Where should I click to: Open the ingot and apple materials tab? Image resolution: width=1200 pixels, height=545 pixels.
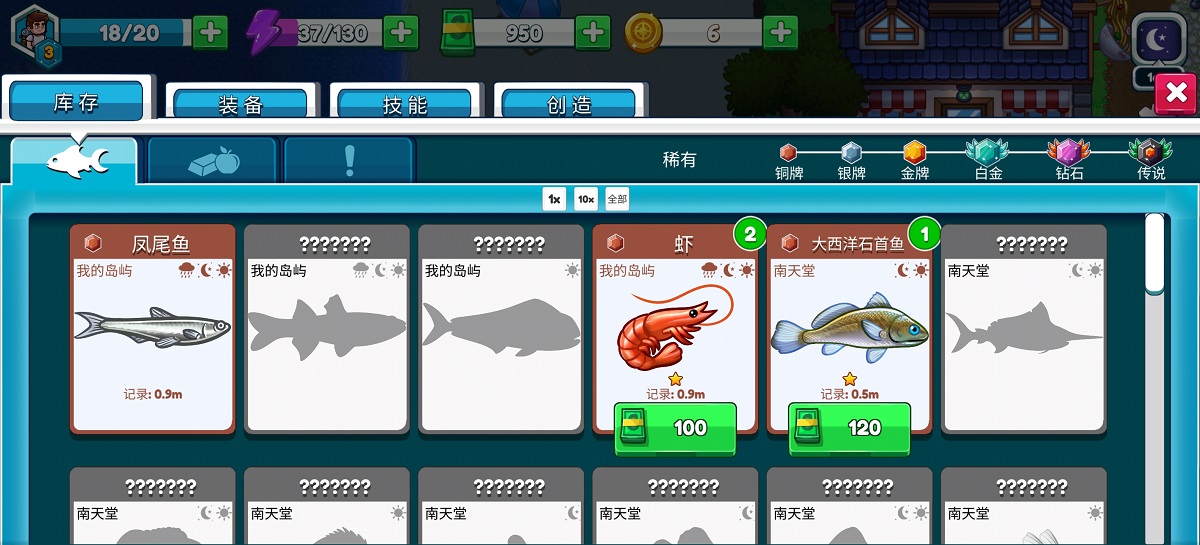tap(213, 160)
